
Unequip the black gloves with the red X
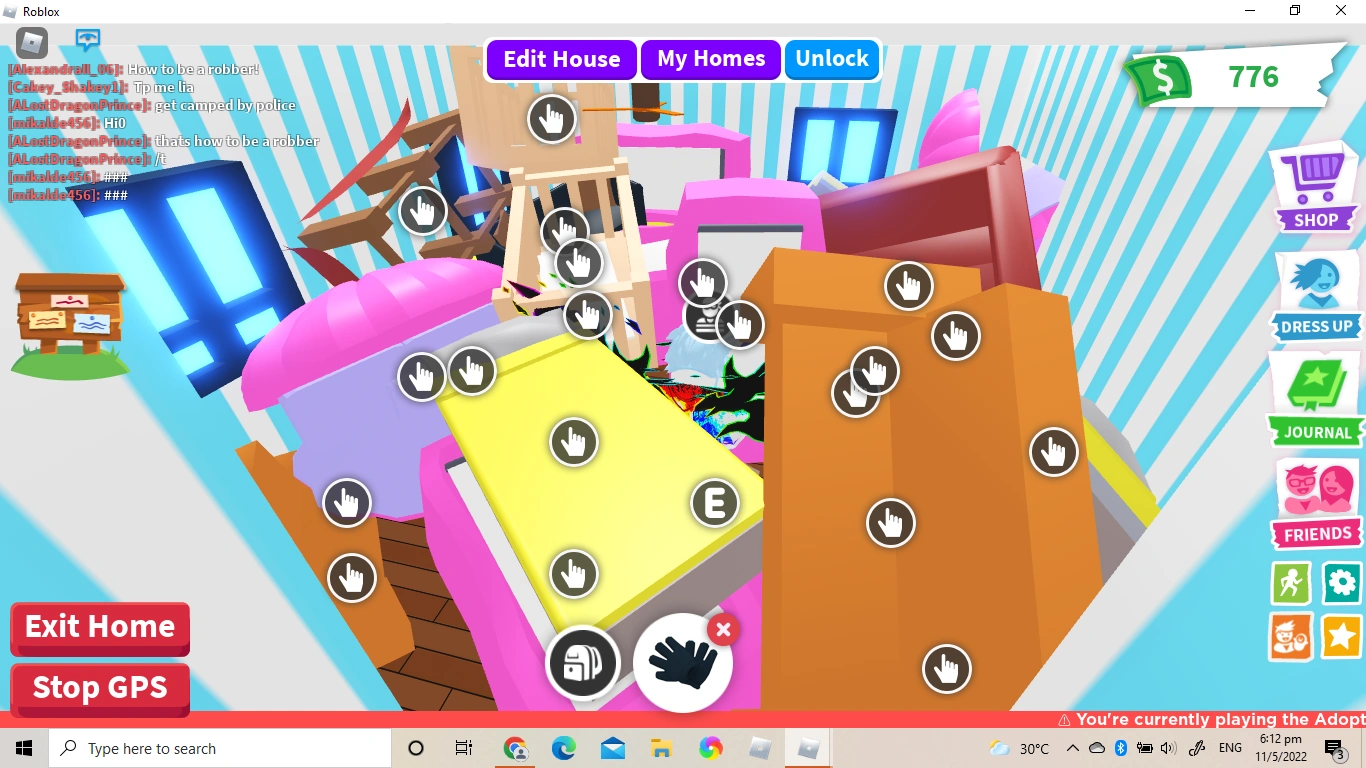[x=722, y=630]
